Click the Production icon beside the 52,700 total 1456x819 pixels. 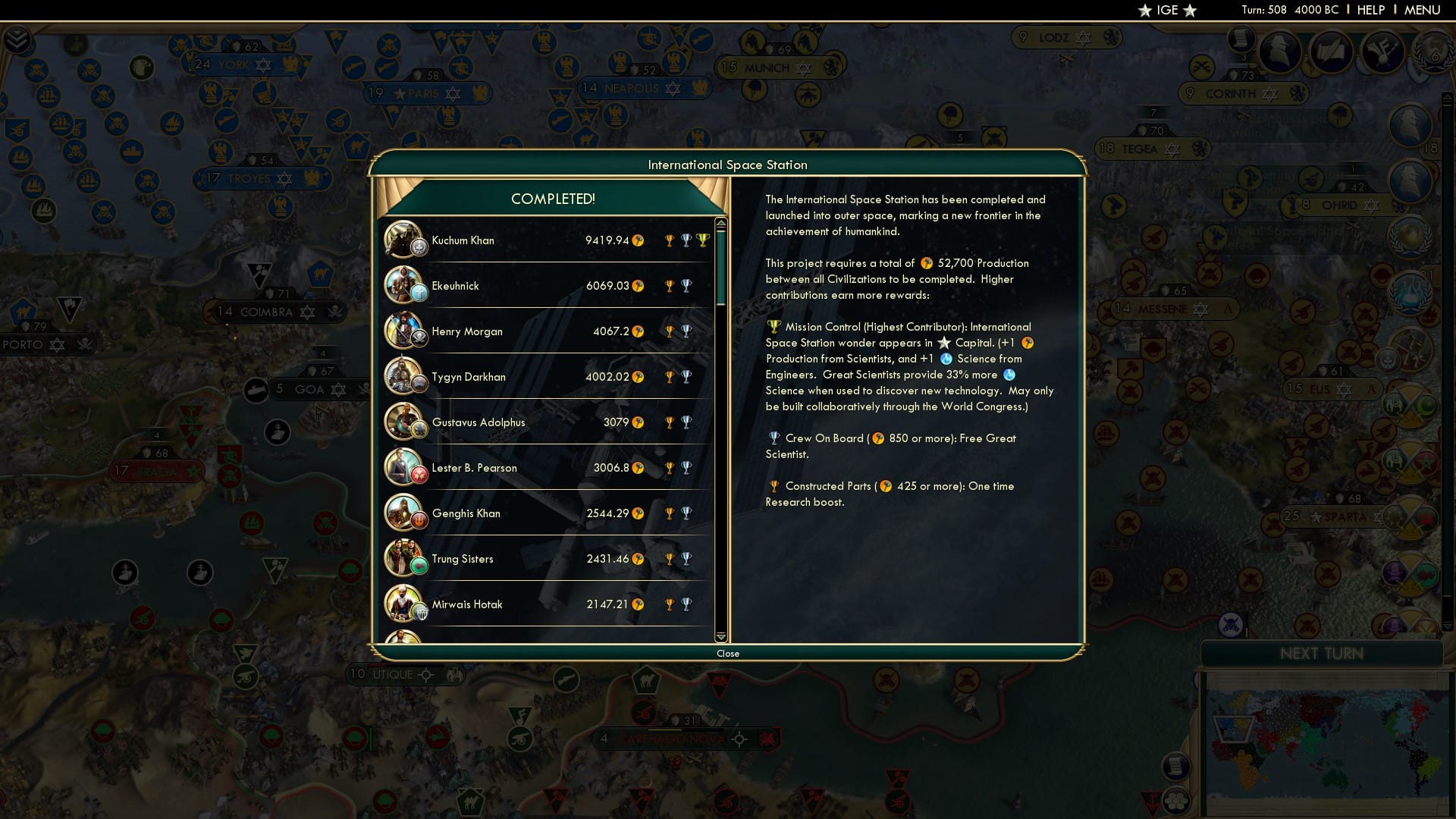[927, 264]
